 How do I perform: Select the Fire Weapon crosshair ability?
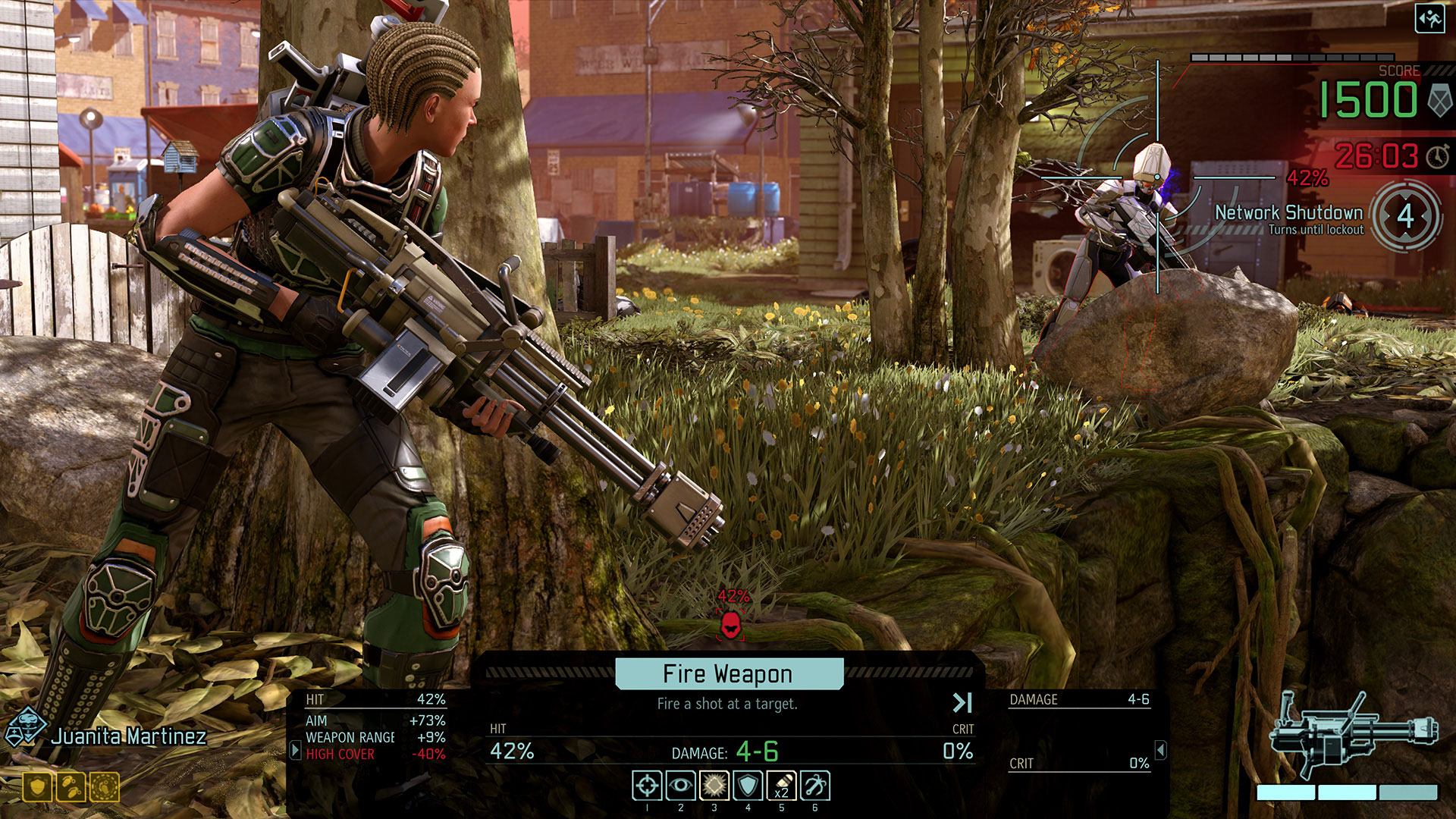coord(647,786)
